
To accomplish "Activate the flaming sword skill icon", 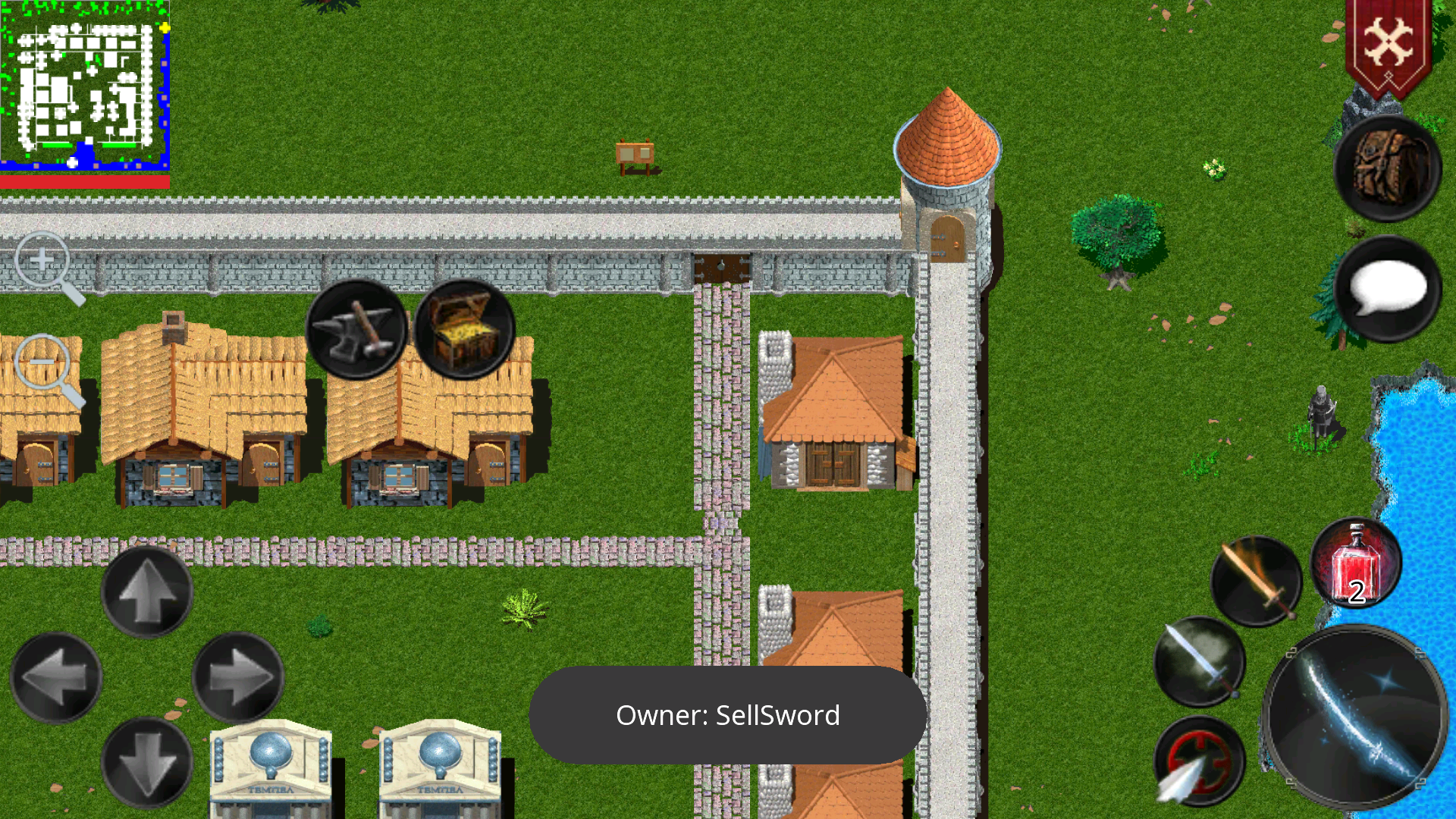I will [1257, 580].
